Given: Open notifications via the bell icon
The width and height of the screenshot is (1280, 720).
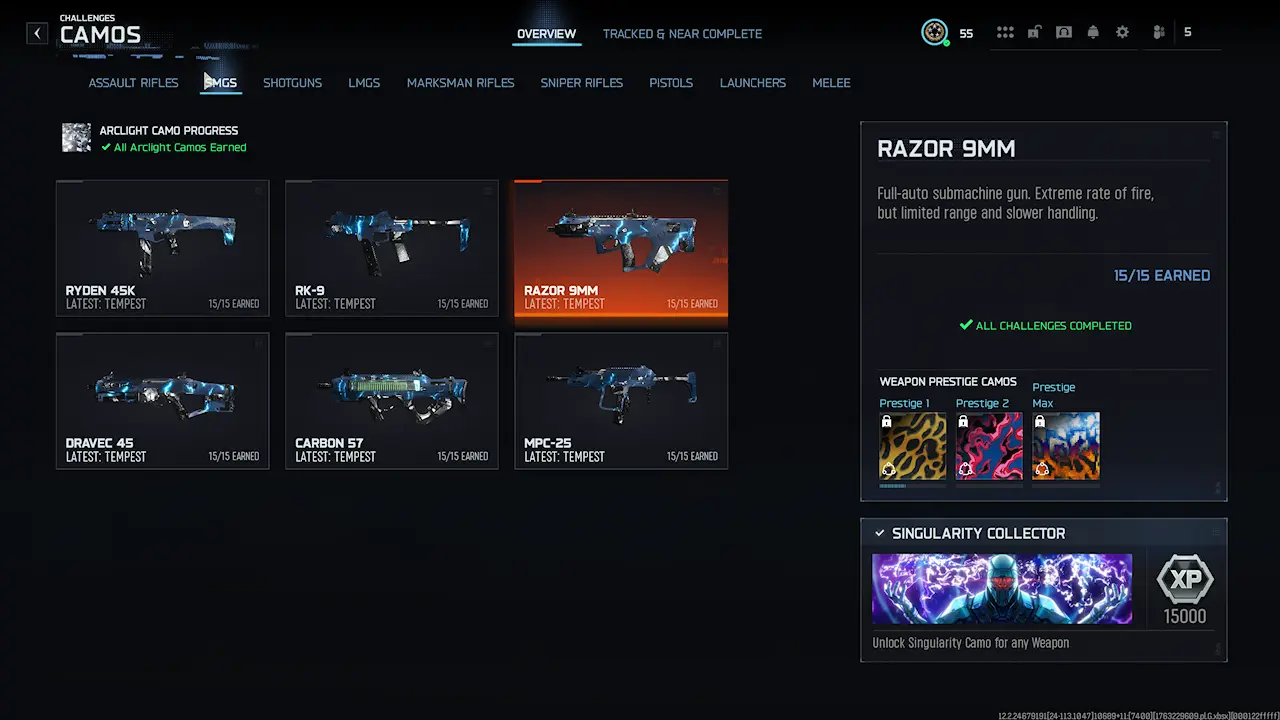Looking at the screenshot, I should tap(1093, 32).
